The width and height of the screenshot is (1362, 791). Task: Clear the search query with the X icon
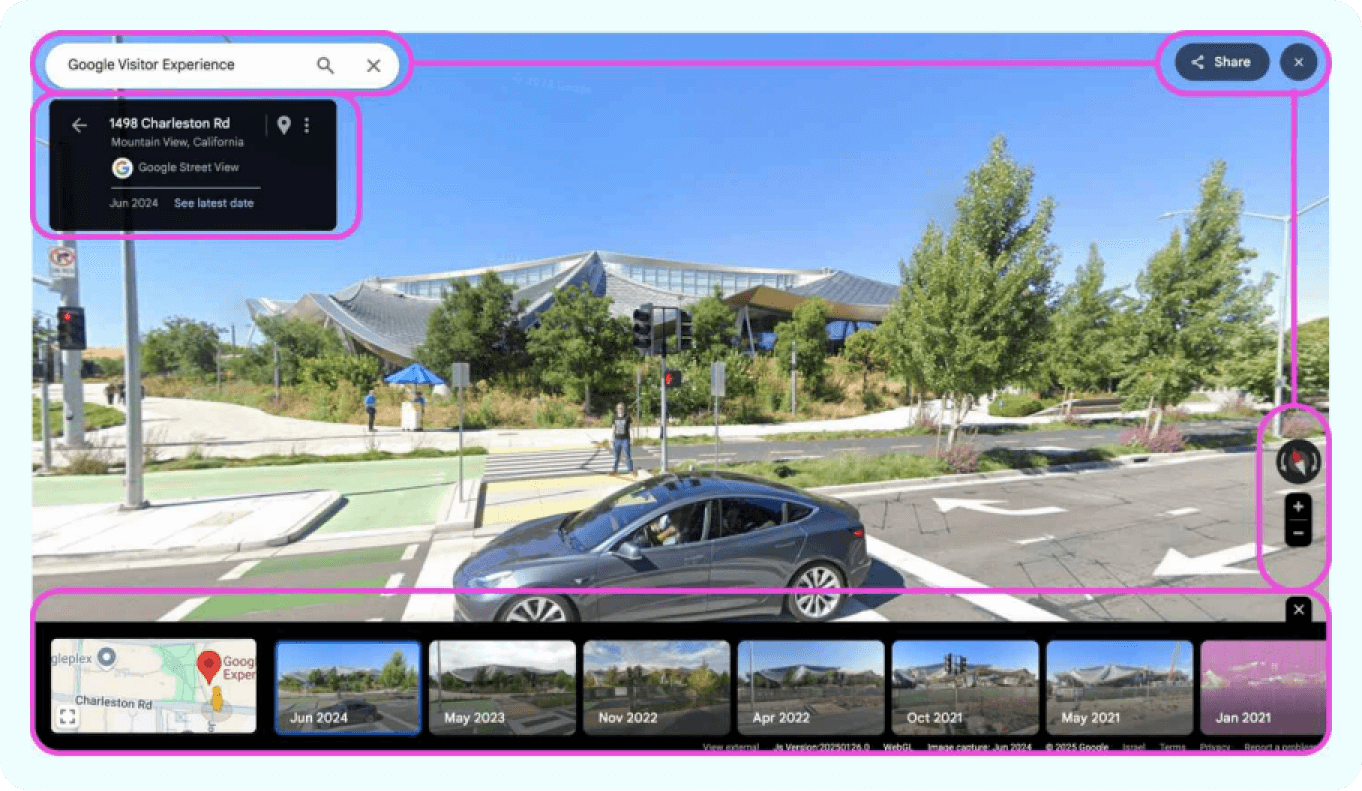[373, 65]
